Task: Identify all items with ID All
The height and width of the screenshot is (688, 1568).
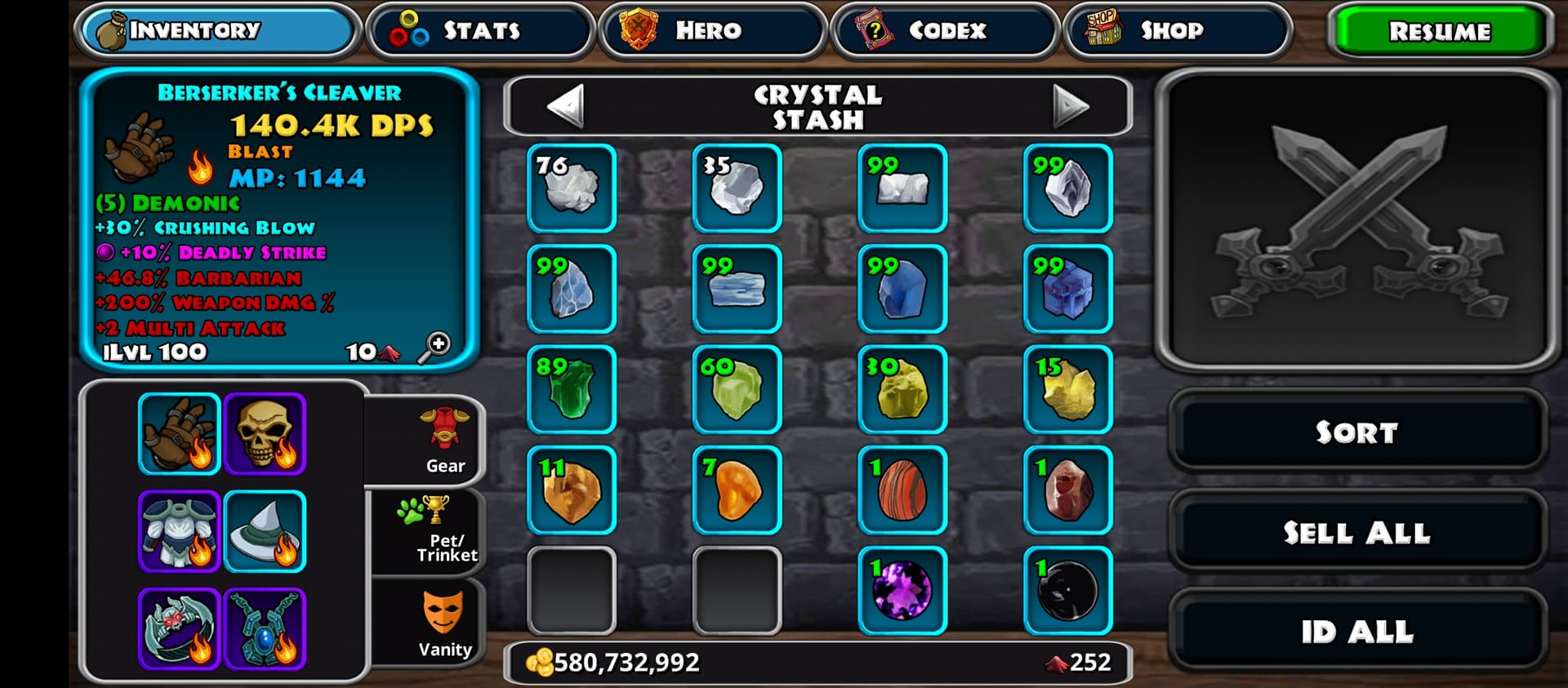Action: (x=1356, y=631)
